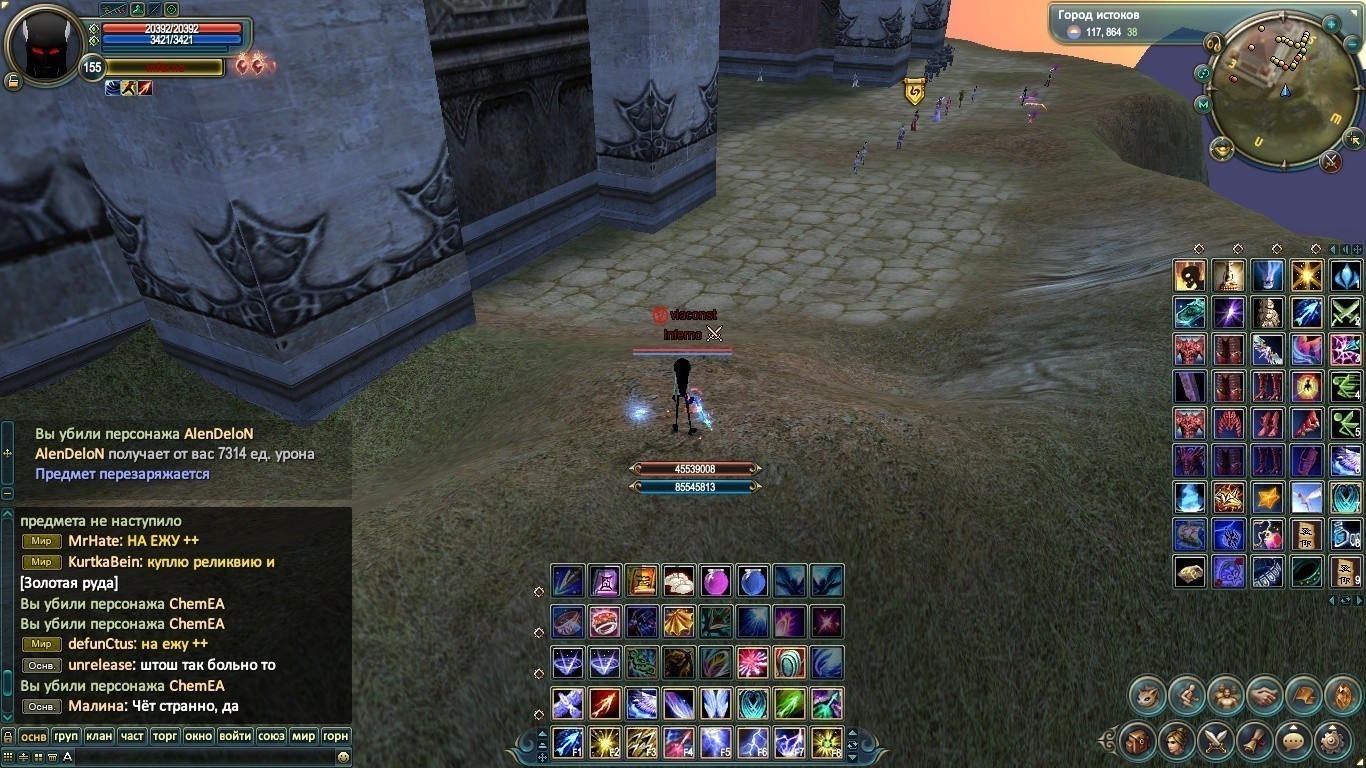Viewport: 1366px width, 768px height.
Task: Select the "мир" world chat tab
Action: (303, 736)
